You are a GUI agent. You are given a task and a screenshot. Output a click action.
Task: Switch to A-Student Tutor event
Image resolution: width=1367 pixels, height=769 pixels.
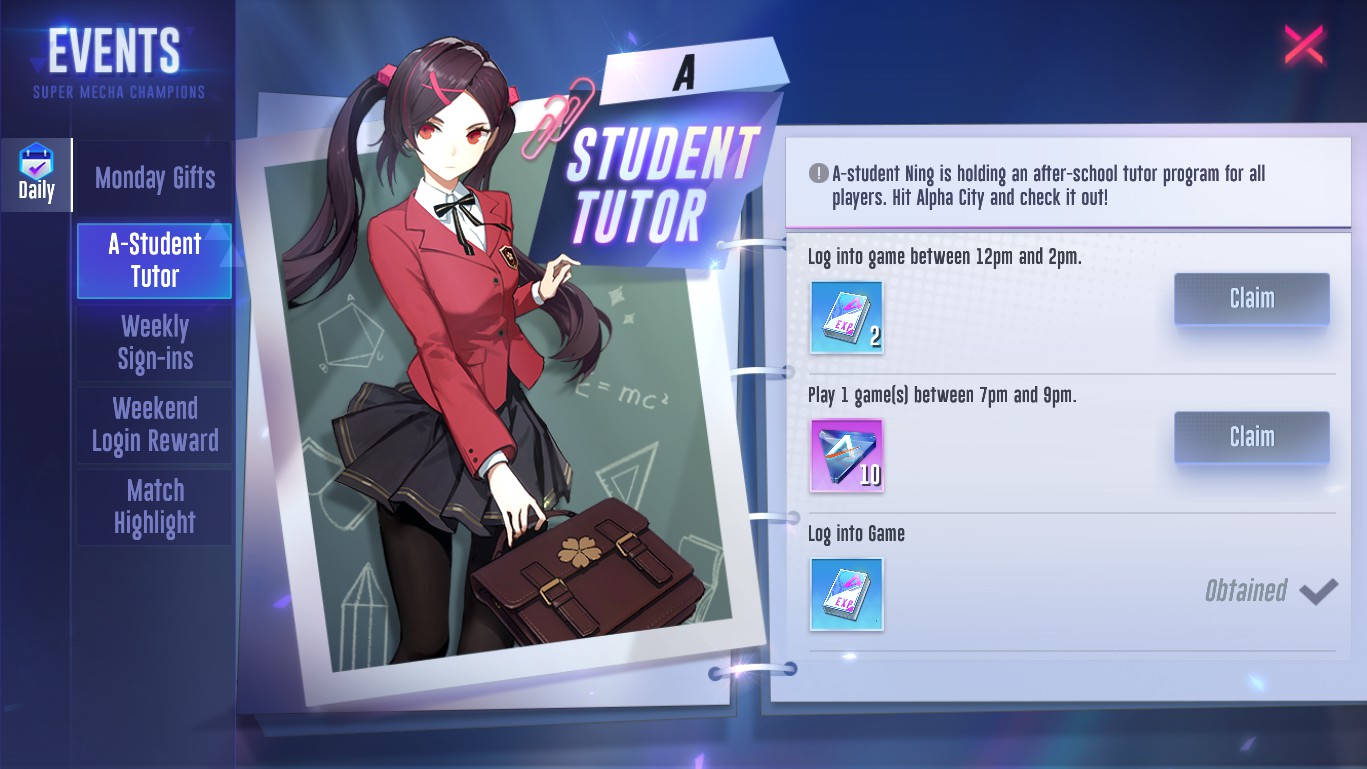tap(155, 260)
